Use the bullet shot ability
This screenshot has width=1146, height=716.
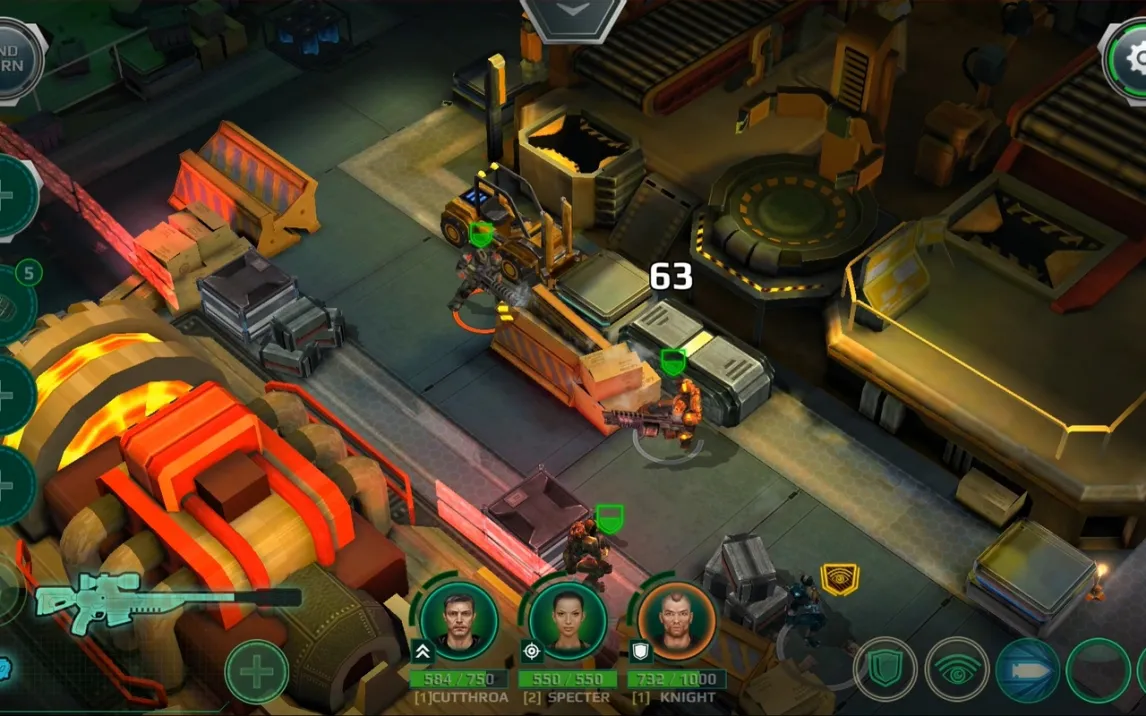[x=1028, y=669]
